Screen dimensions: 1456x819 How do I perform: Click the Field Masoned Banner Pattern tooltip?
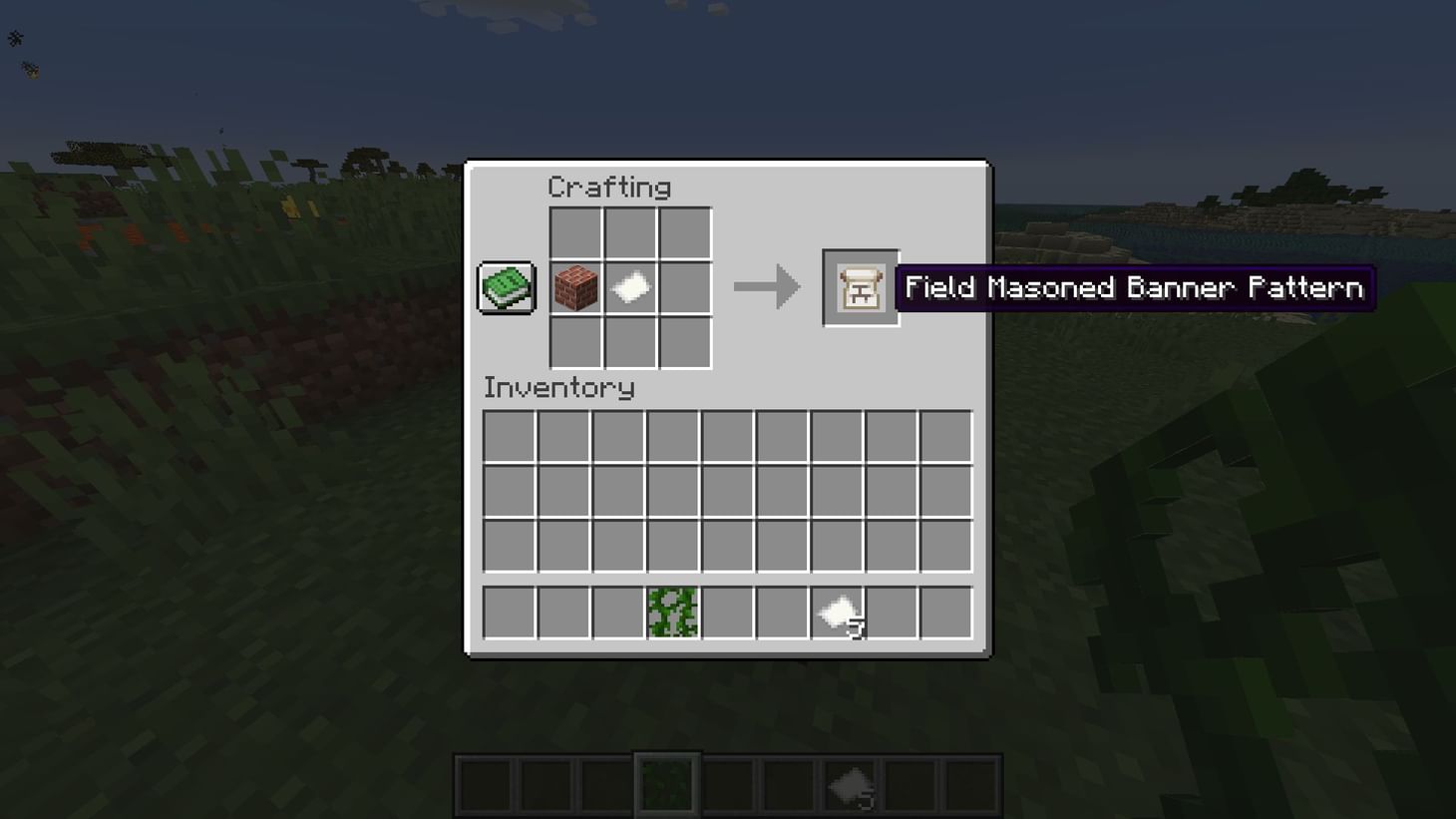(x=1135, y=287)
